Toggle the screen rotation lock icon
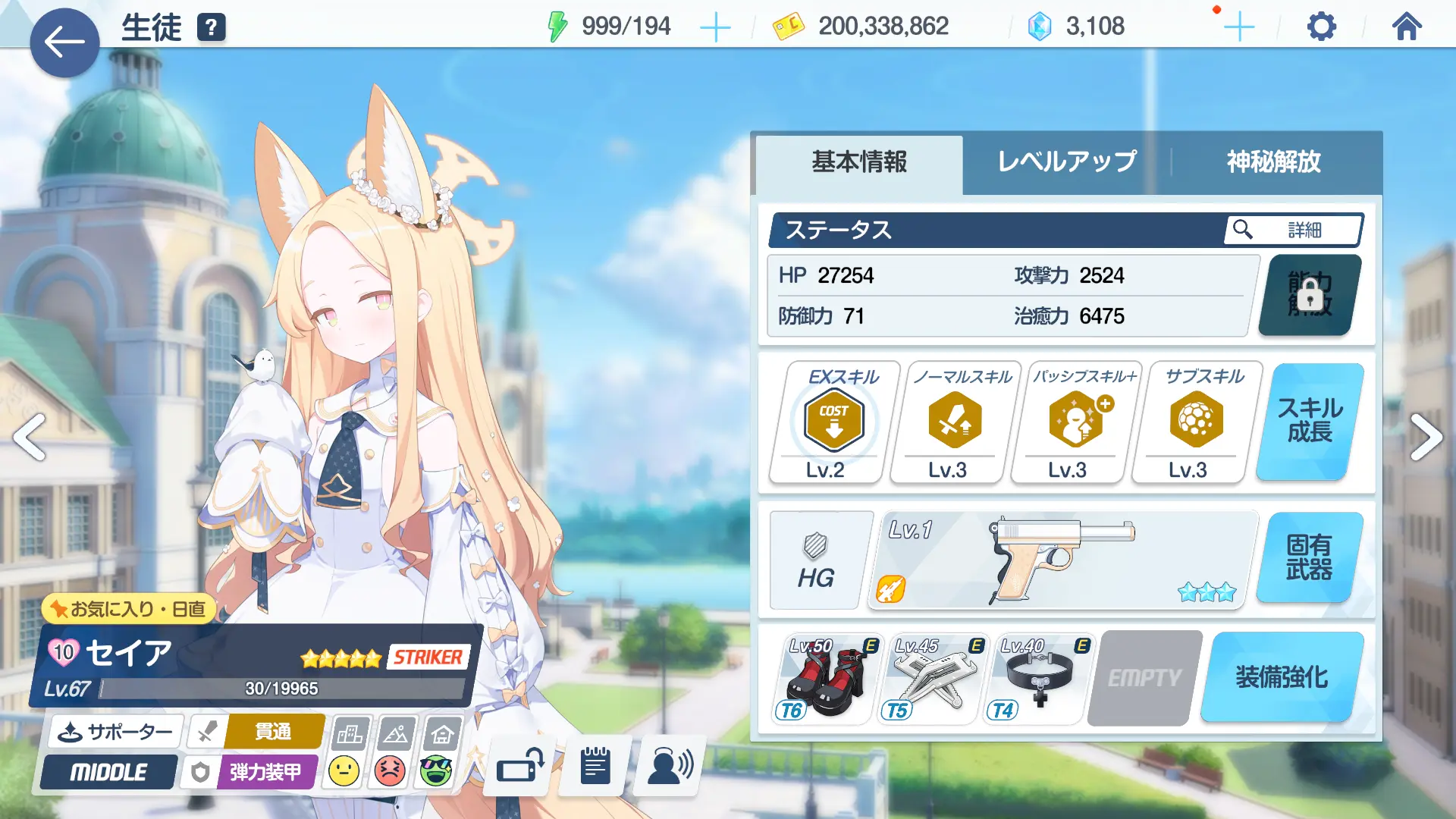Screen dimensions: 1456x819 518,766
